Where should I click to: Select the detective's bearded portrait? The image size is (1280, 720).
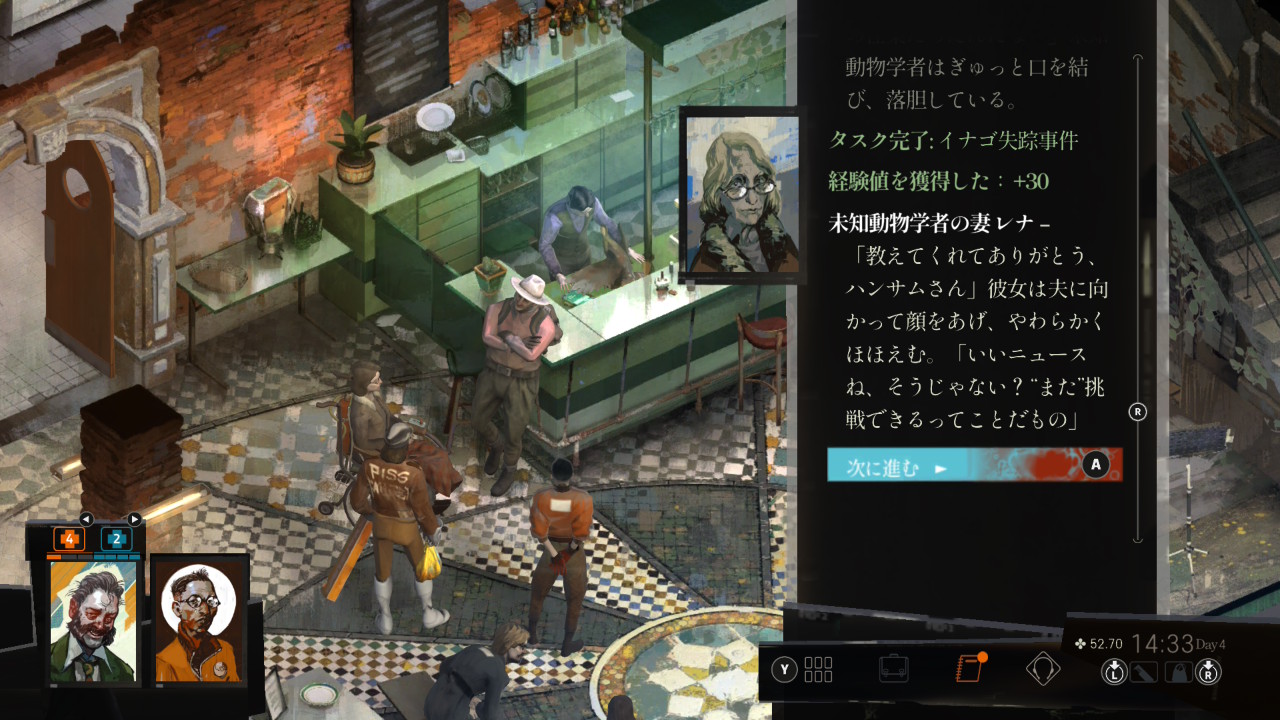(x=93, y=621)
